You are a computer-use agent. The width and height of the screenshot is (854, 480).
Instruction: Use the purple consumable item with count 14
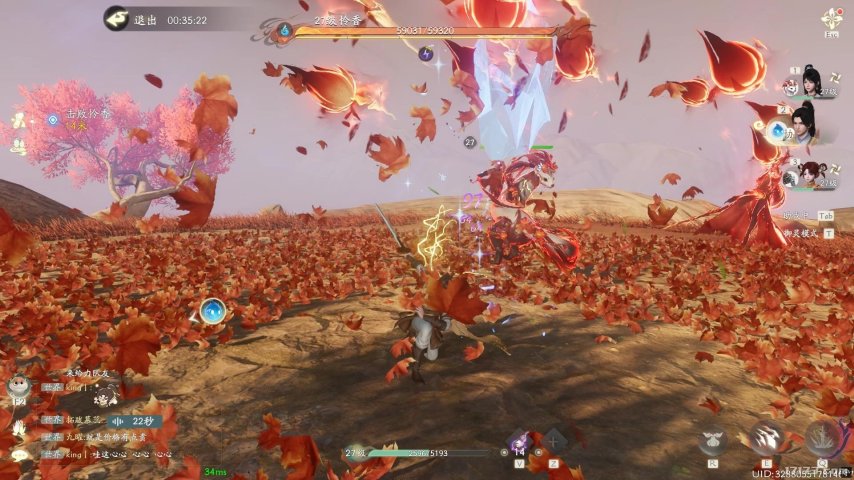(x=519, y=443)
